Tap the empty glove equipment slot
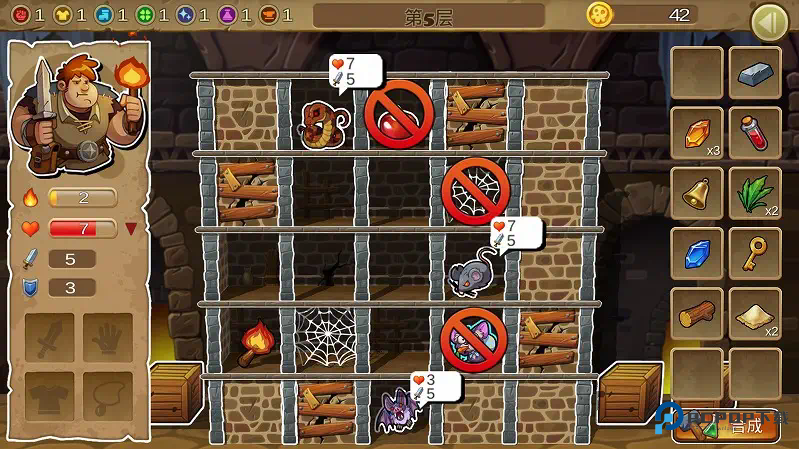The height and width of the screenshot is (449, 799). tap(108, 337)
